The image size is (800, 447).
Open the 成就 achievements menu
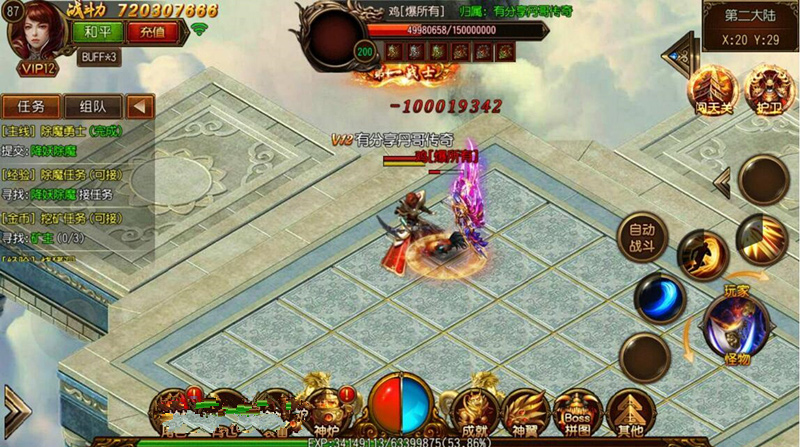(471, 410)
